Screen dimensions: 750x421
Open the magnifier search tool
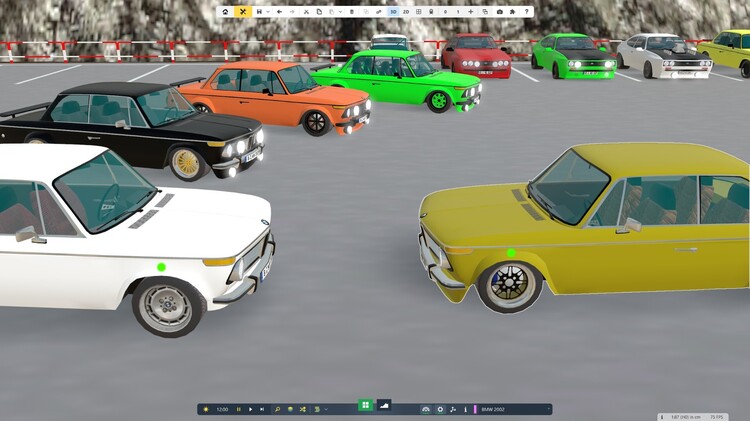tap(278, 409)
